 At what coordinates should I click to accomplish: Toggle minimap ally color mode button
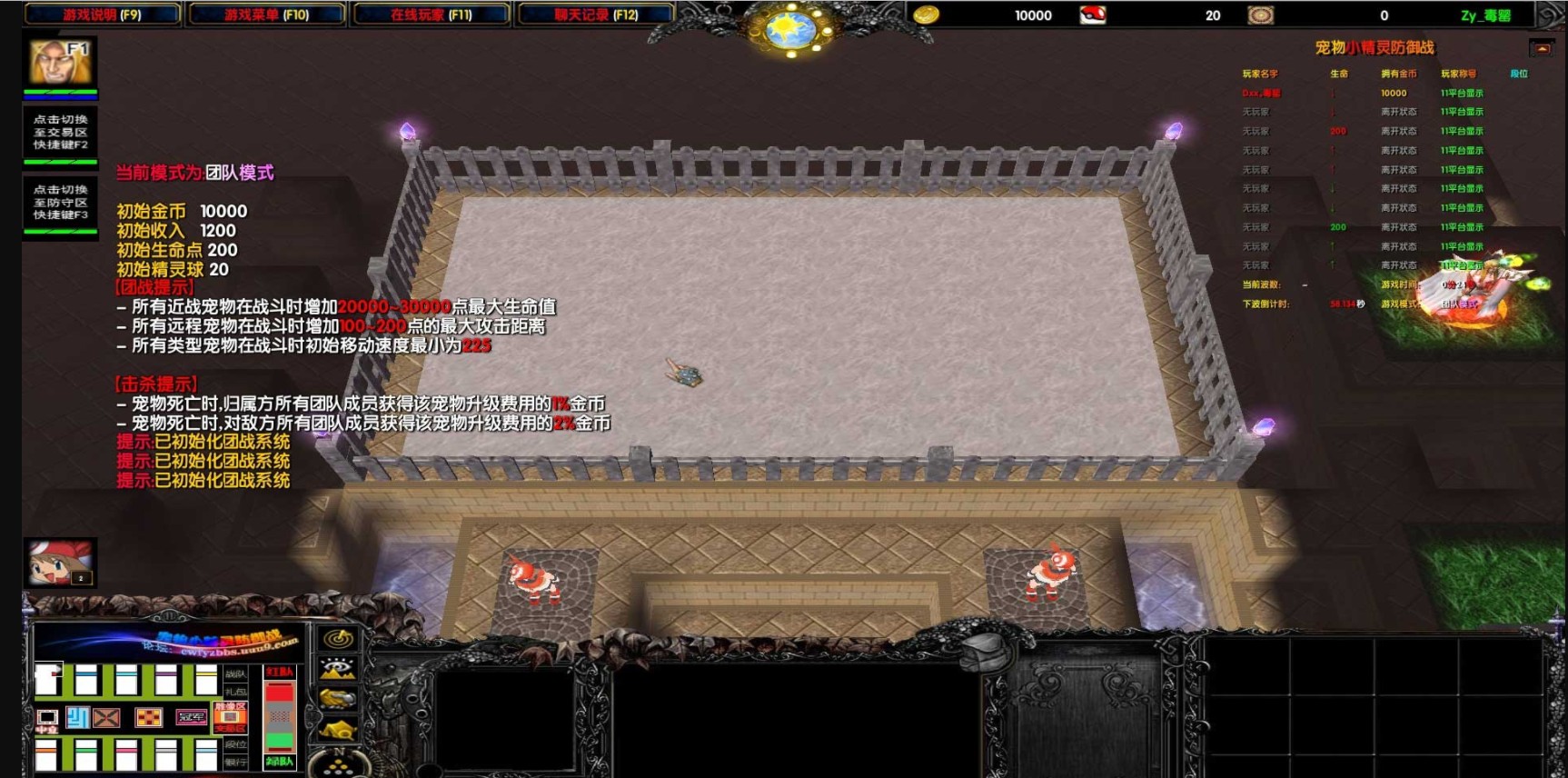339,699
